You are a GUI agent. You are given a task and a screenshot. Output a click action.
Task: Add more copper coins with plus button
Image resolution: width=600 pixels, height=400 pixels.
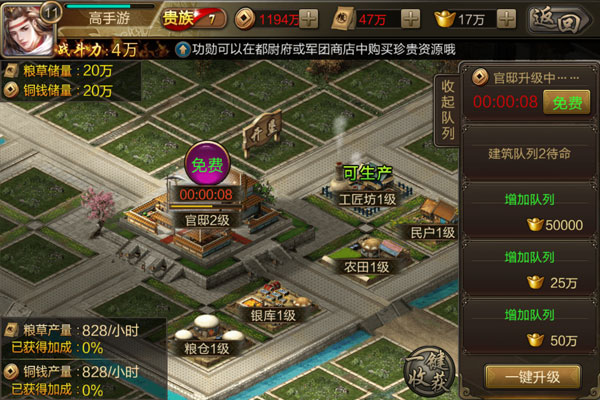310,18
